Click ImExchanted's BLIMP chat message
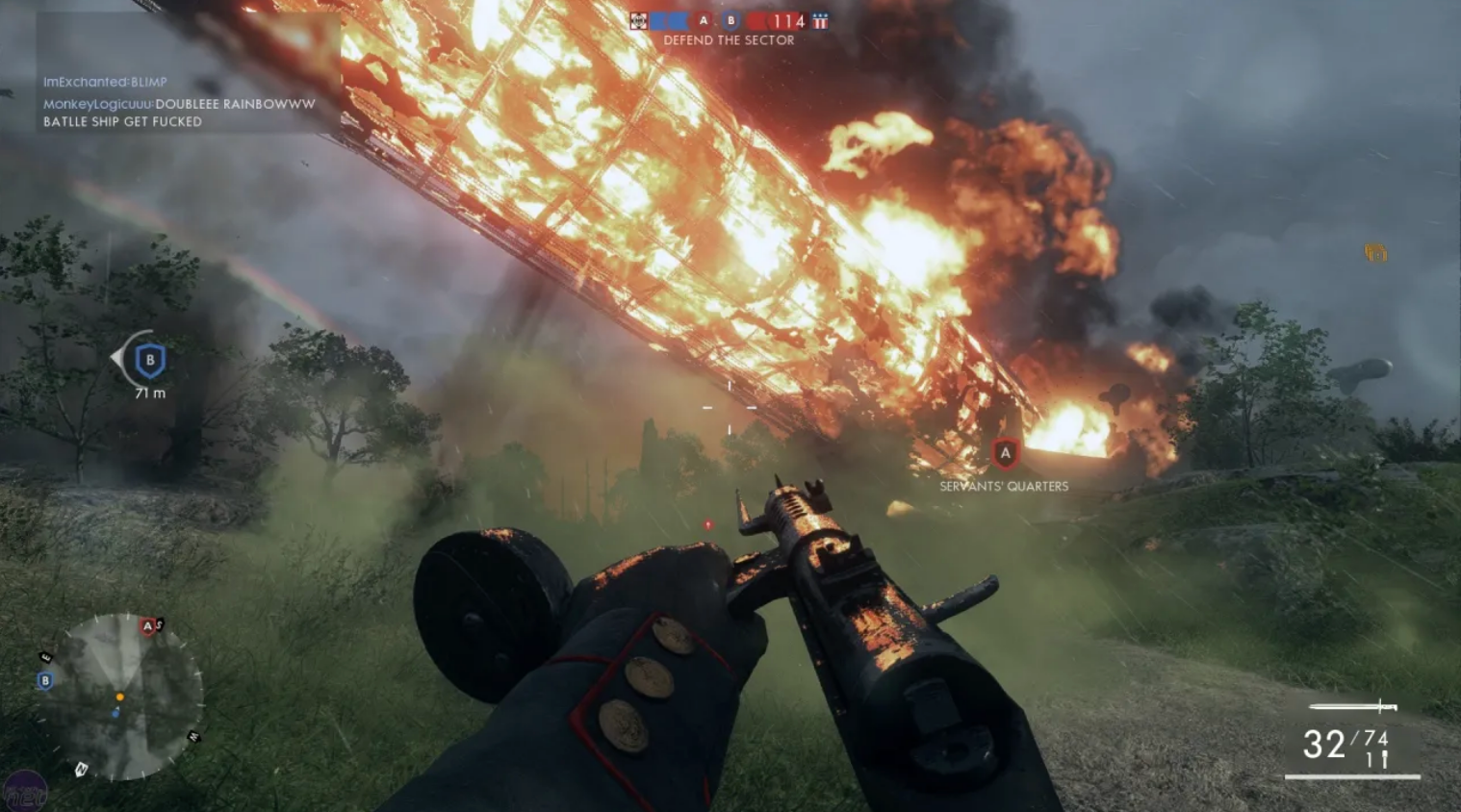Viewport: 1461px width, 812px height. [106, 82]
